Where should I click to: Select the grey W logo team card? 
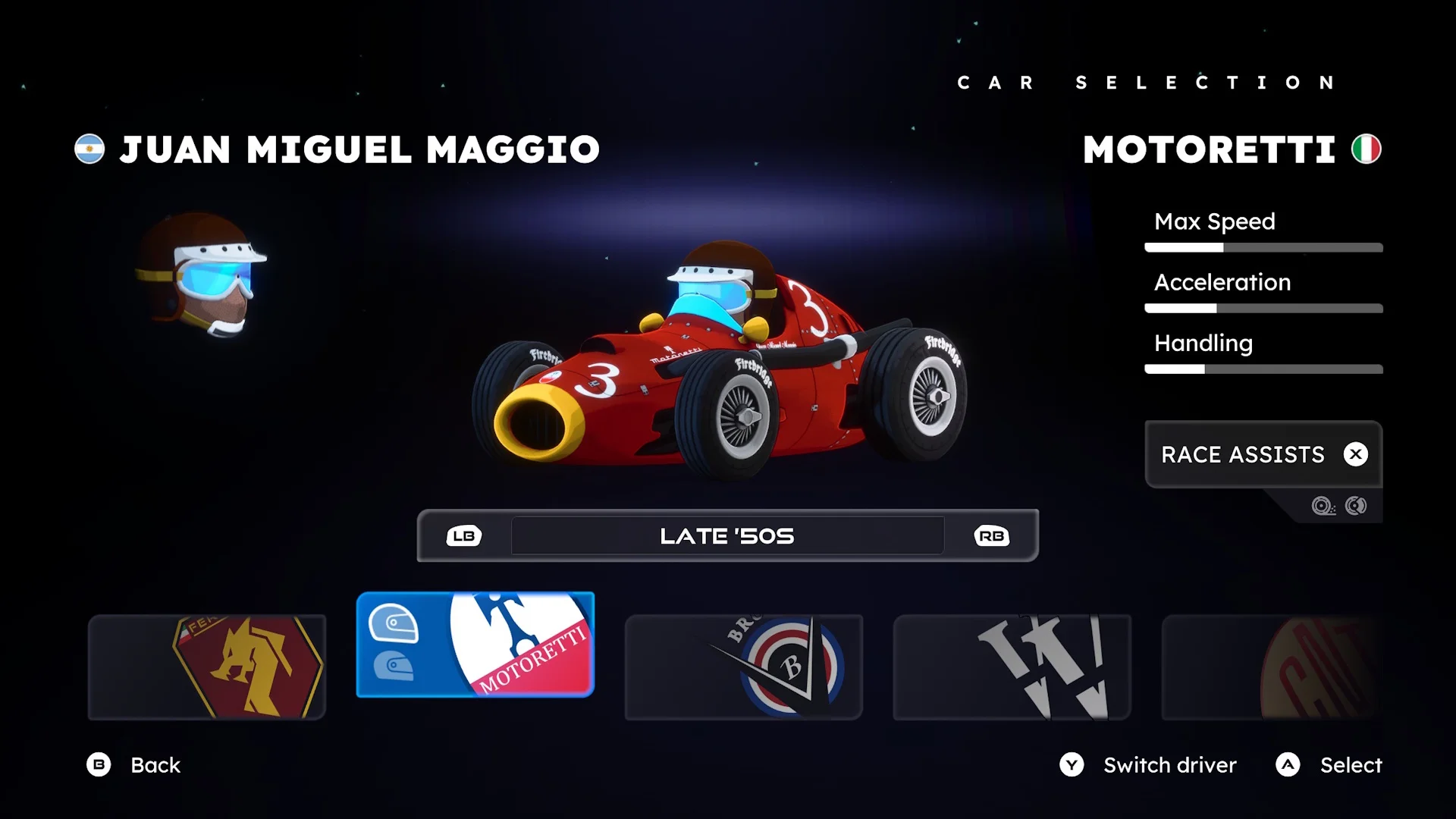(1012, 667)
